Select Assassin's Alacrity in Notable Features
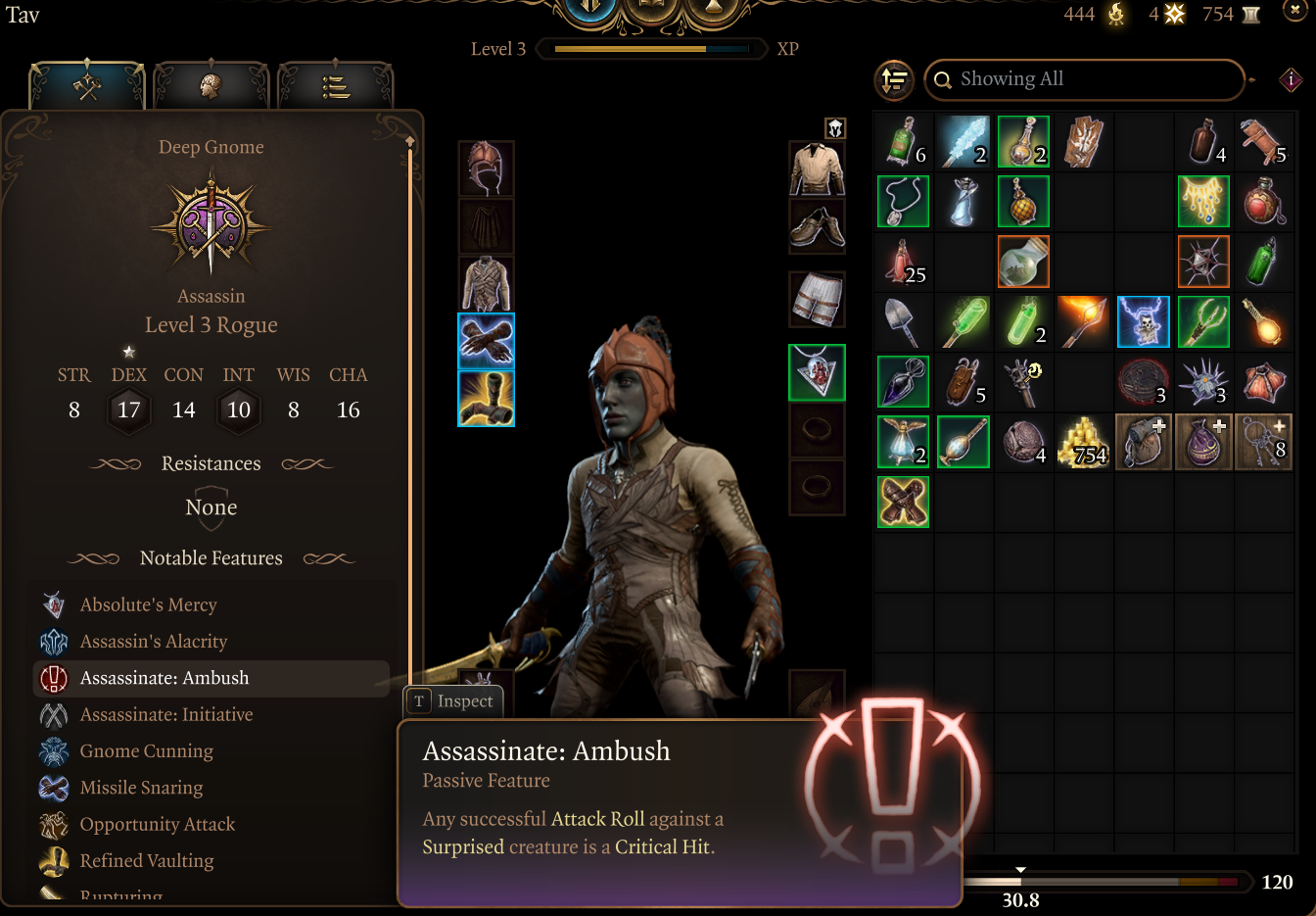This screenshot has width=1316, height=916. coord(153,642)
